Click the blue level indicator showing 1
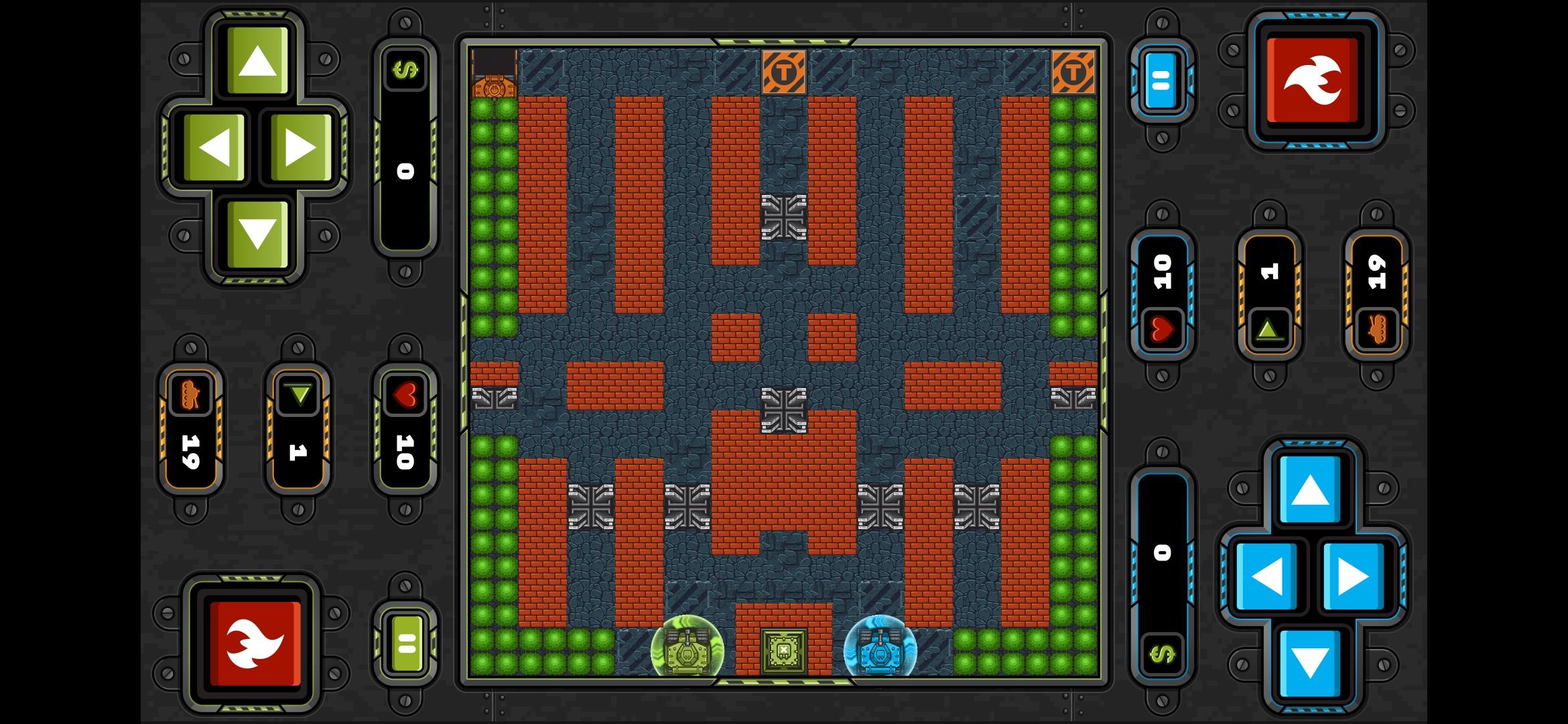 point(1269,295)
